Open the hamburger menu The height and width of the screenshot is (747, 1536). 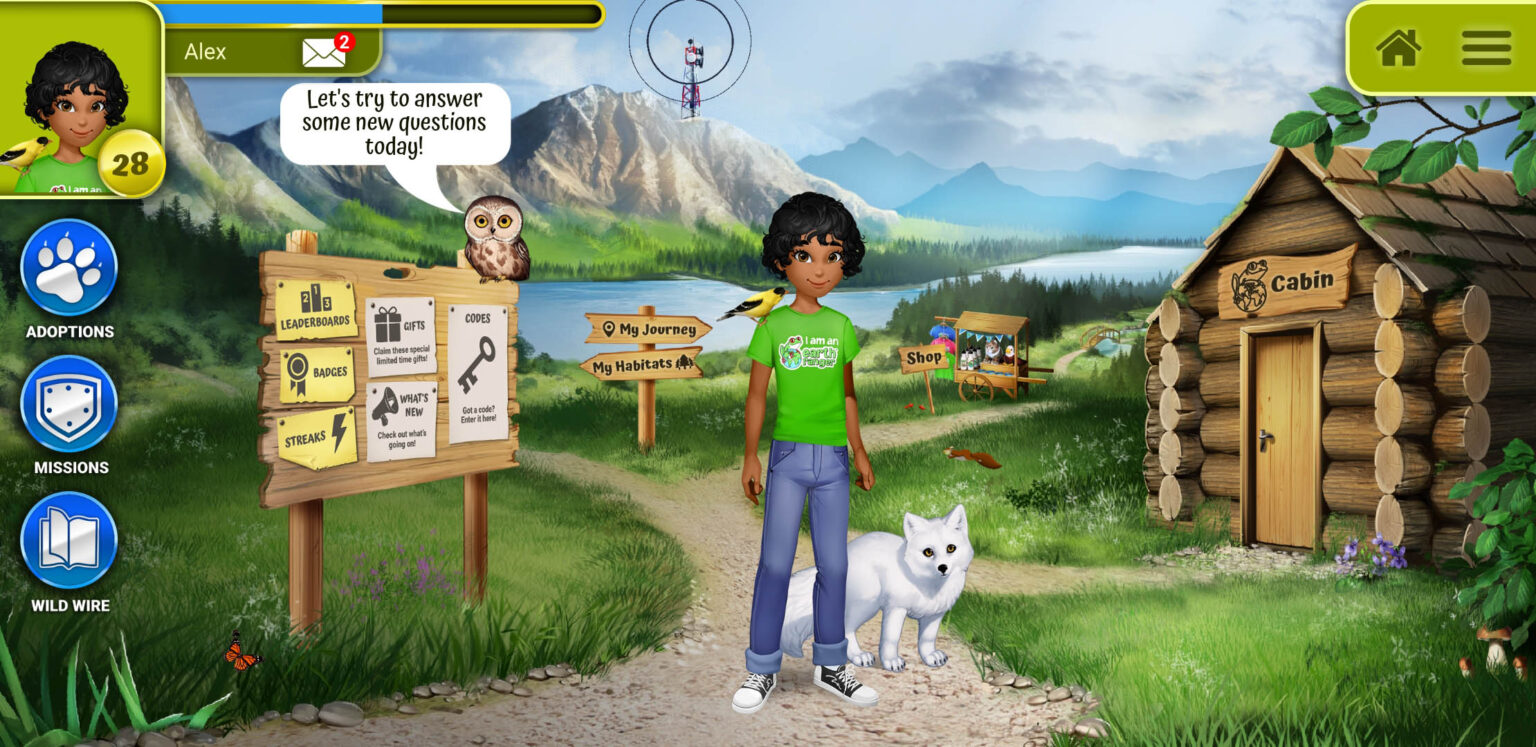1487,49
